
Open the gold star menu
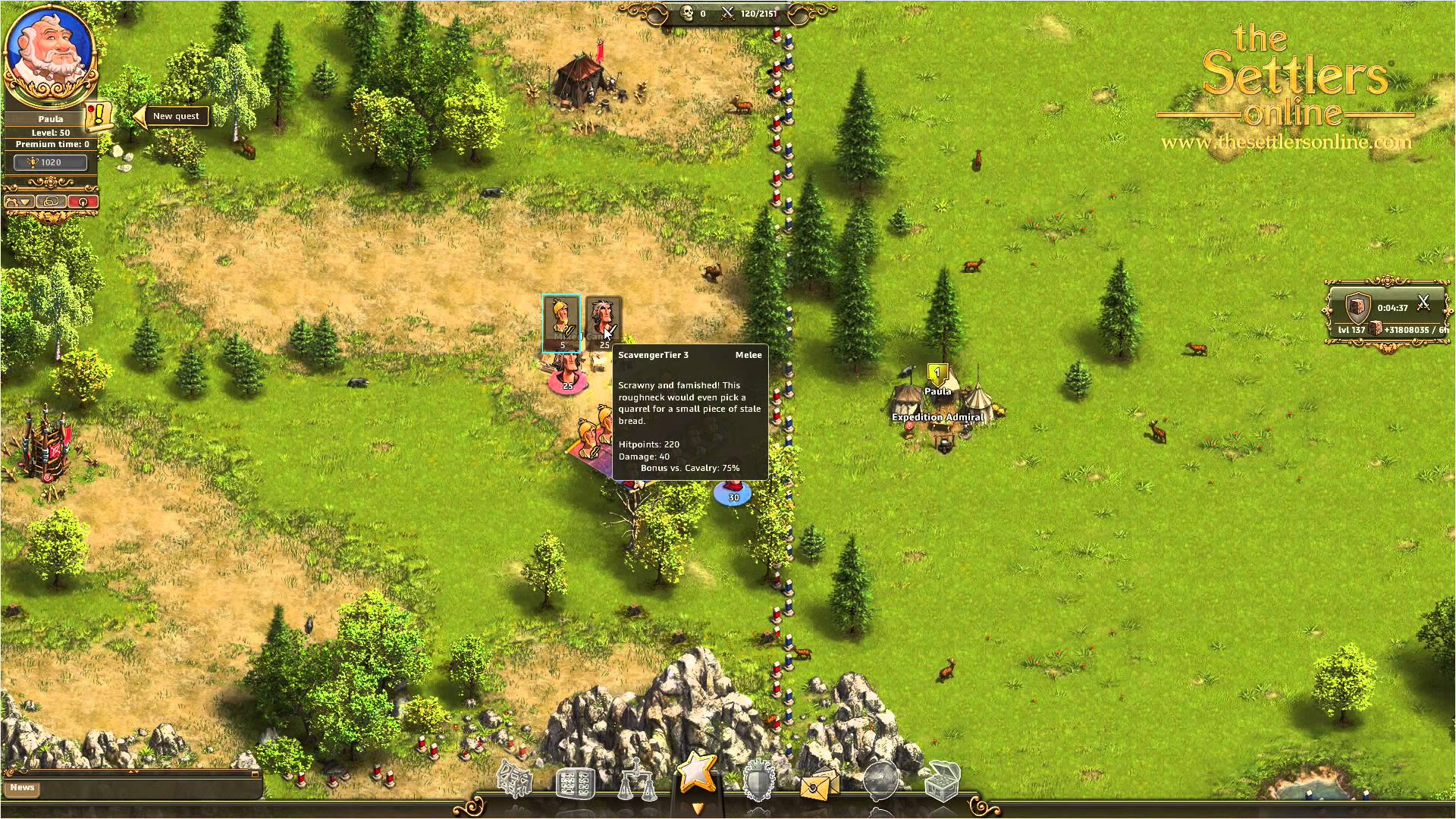696,773
